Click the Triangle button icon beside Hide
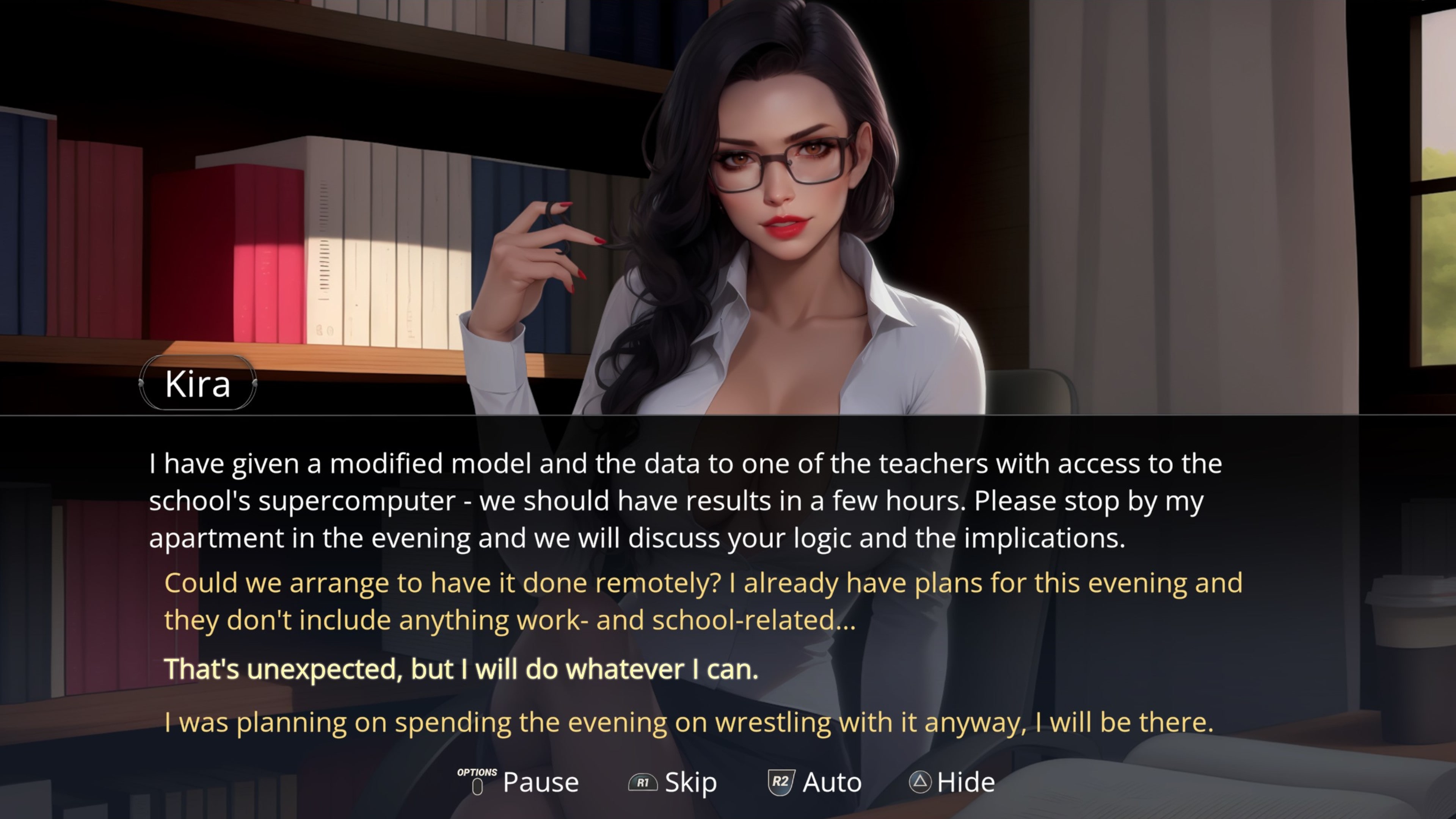Image resolution: width=1456 pixels, height=819 pixels. point(921,783)
